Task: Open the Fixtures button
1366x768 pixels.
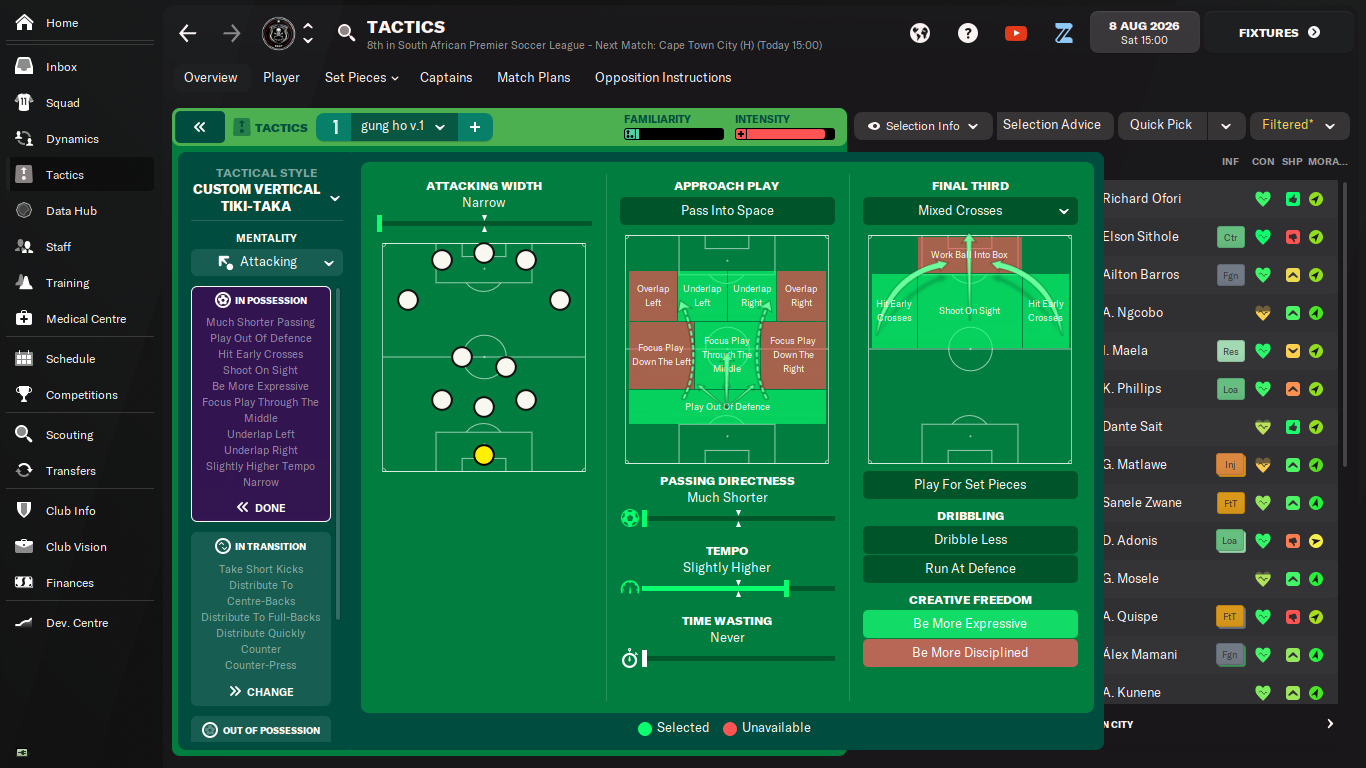Action: [x=1279, y=33]
